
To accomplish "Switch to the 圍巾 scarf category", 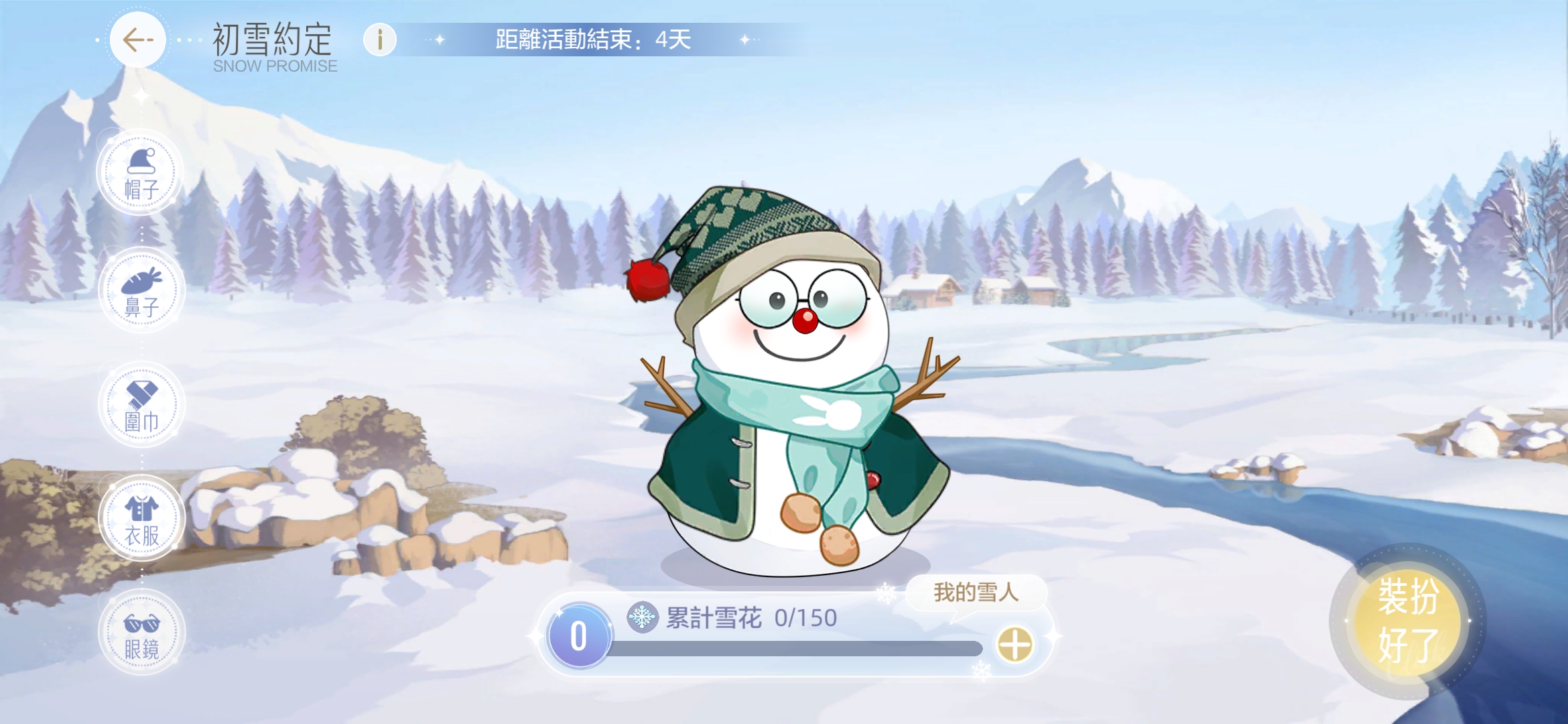I will tap(141, 405).
